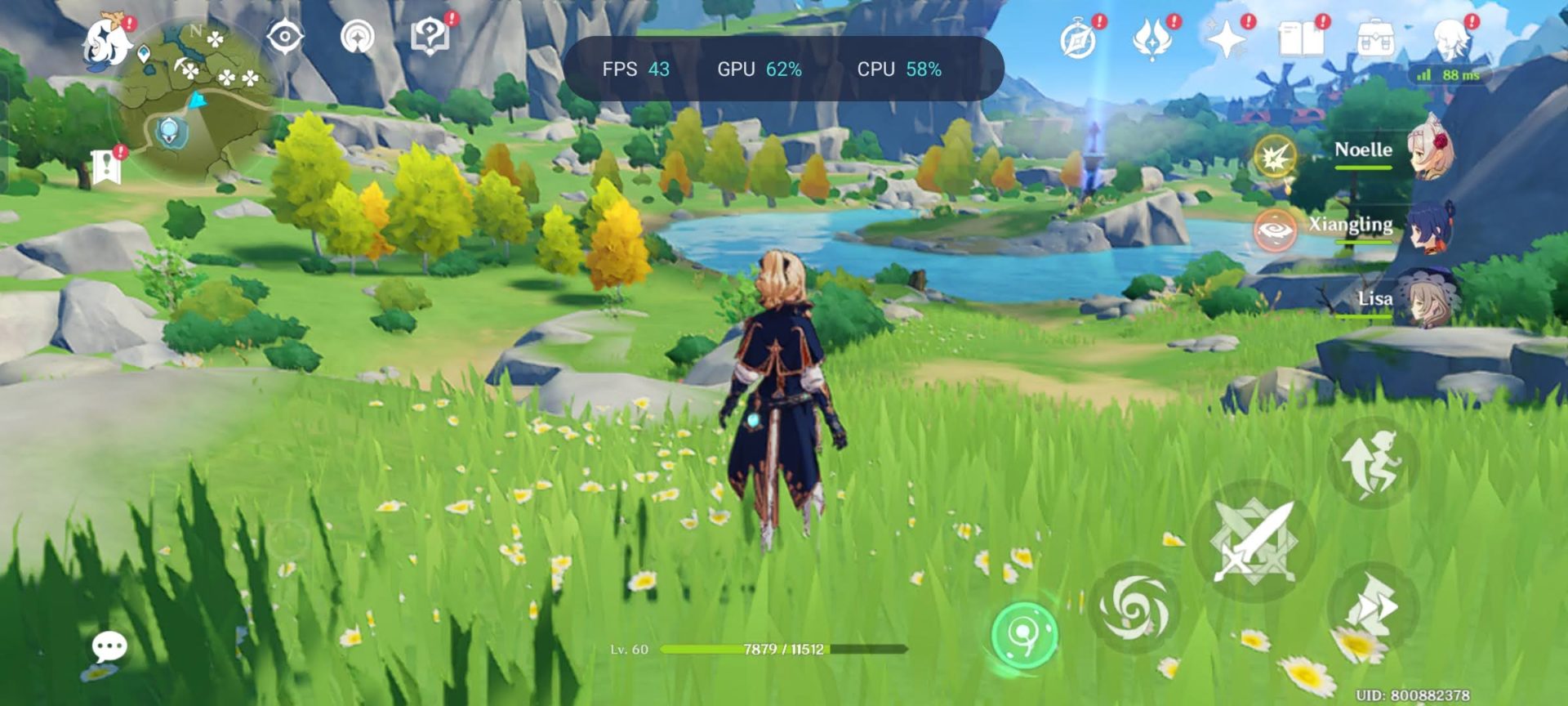Open the Events compass icon
The height and width of the screenshot is (706, 1568).
(x=1078, y=40)
